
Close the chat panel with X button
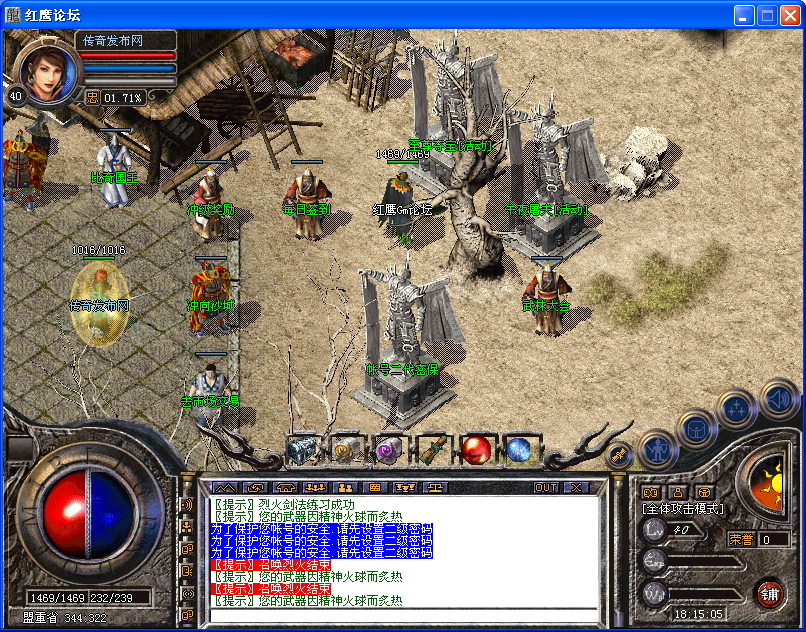[x=576, y=488]
